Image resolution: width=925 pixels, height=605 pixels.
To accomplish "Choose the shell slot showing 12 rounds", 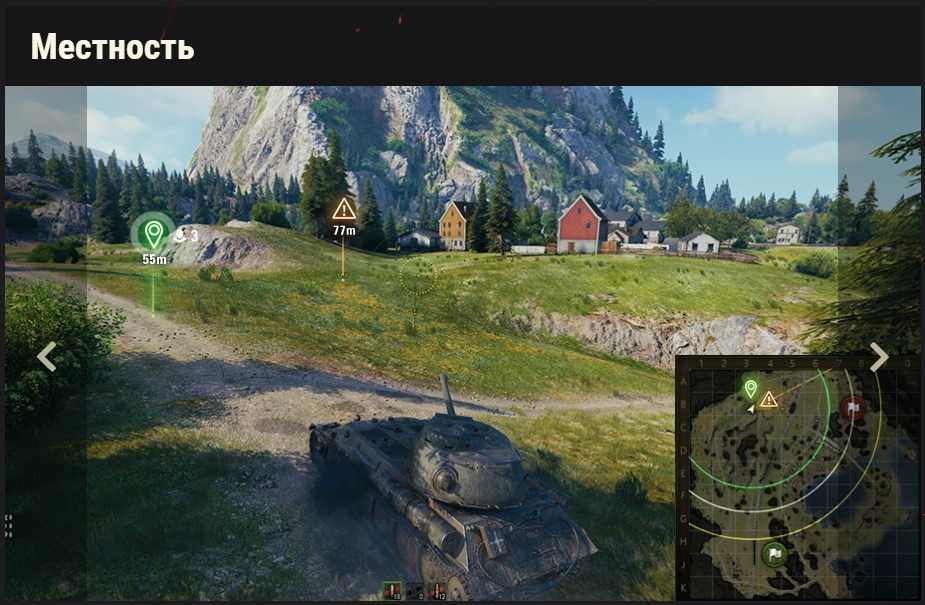I will click(437, 592).
